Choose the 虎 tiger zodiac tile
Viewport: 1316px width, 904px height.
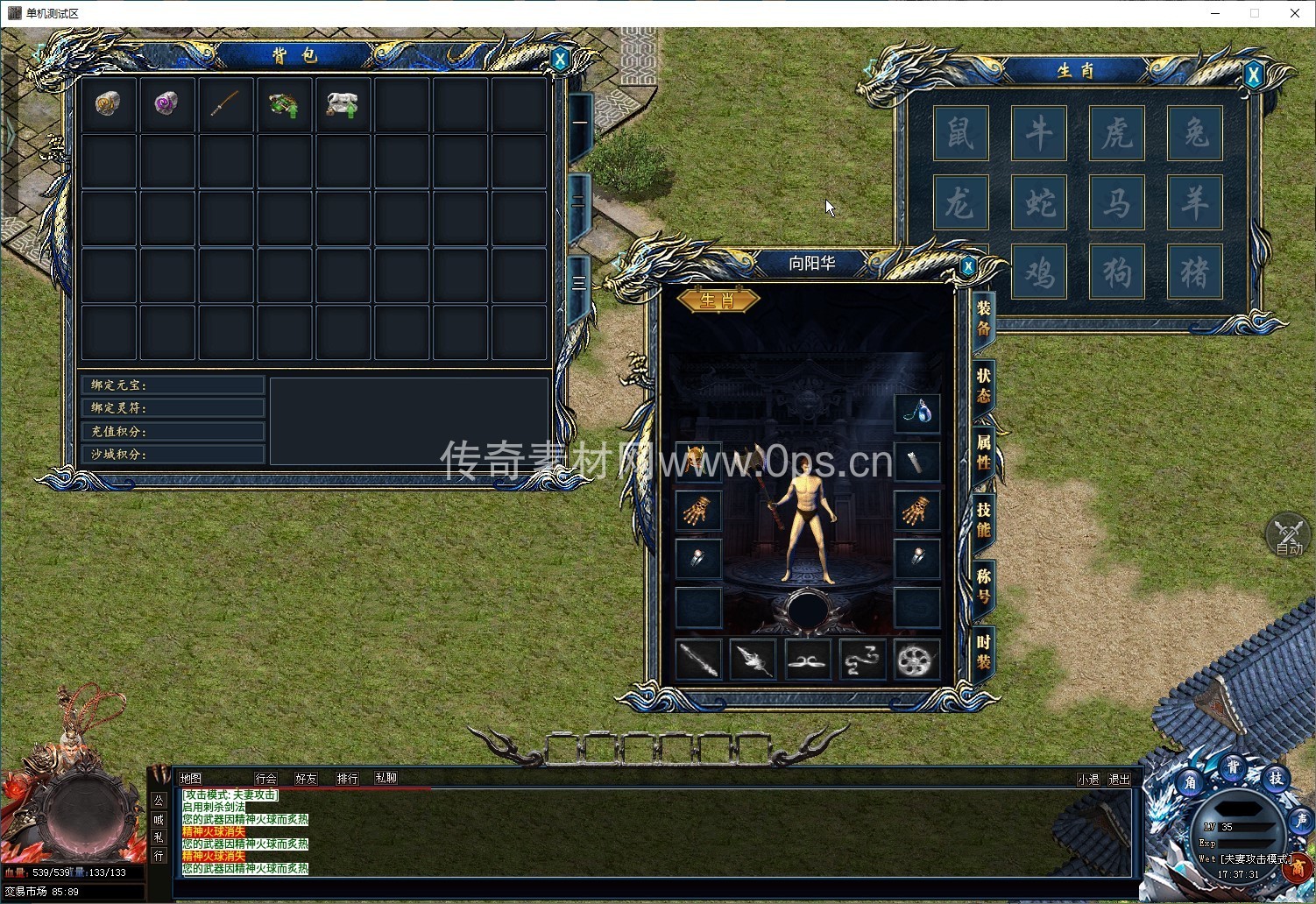(1117, 133)
